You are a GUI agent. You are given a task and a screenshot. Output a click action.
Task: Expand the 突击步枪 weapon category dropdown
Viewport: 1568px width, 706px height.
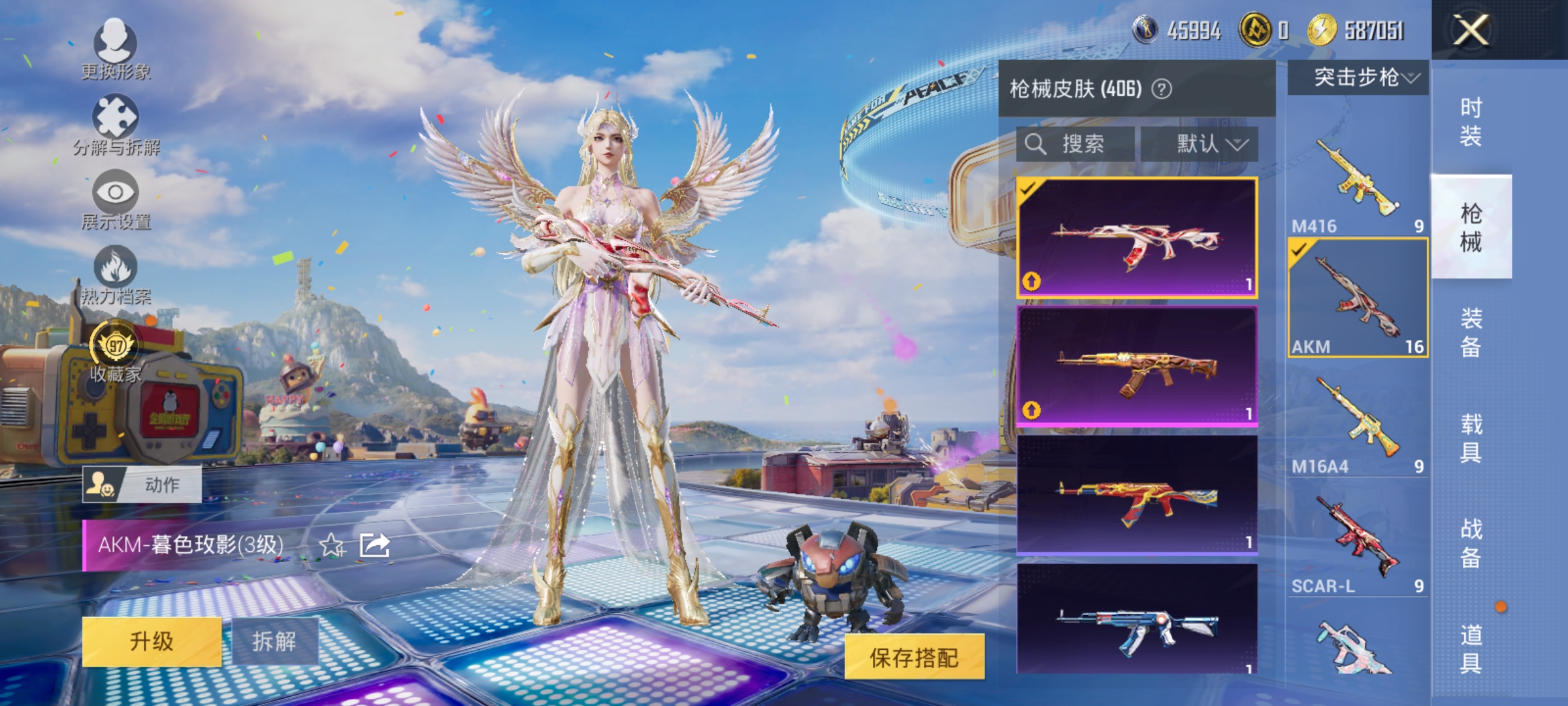point(1356,78)
